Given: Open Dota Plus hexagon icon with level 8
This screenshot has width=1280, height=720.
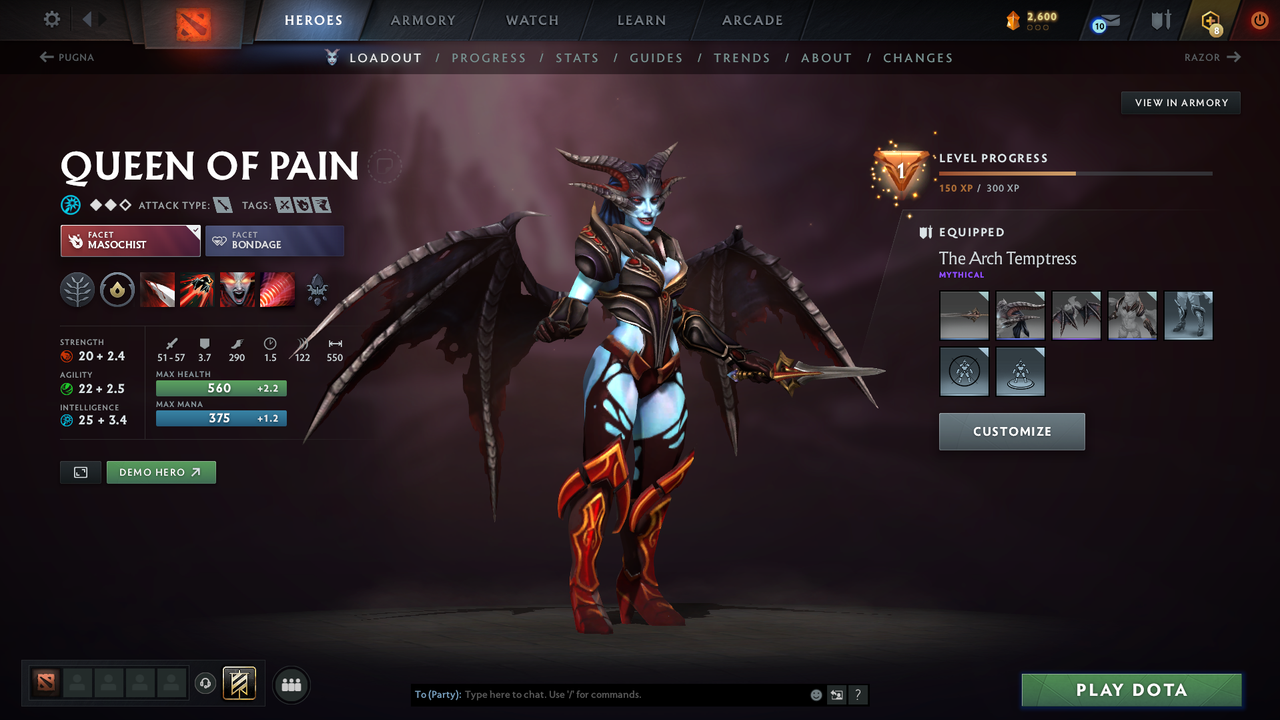Looking at the screenshot, I should coord(1211,20).
